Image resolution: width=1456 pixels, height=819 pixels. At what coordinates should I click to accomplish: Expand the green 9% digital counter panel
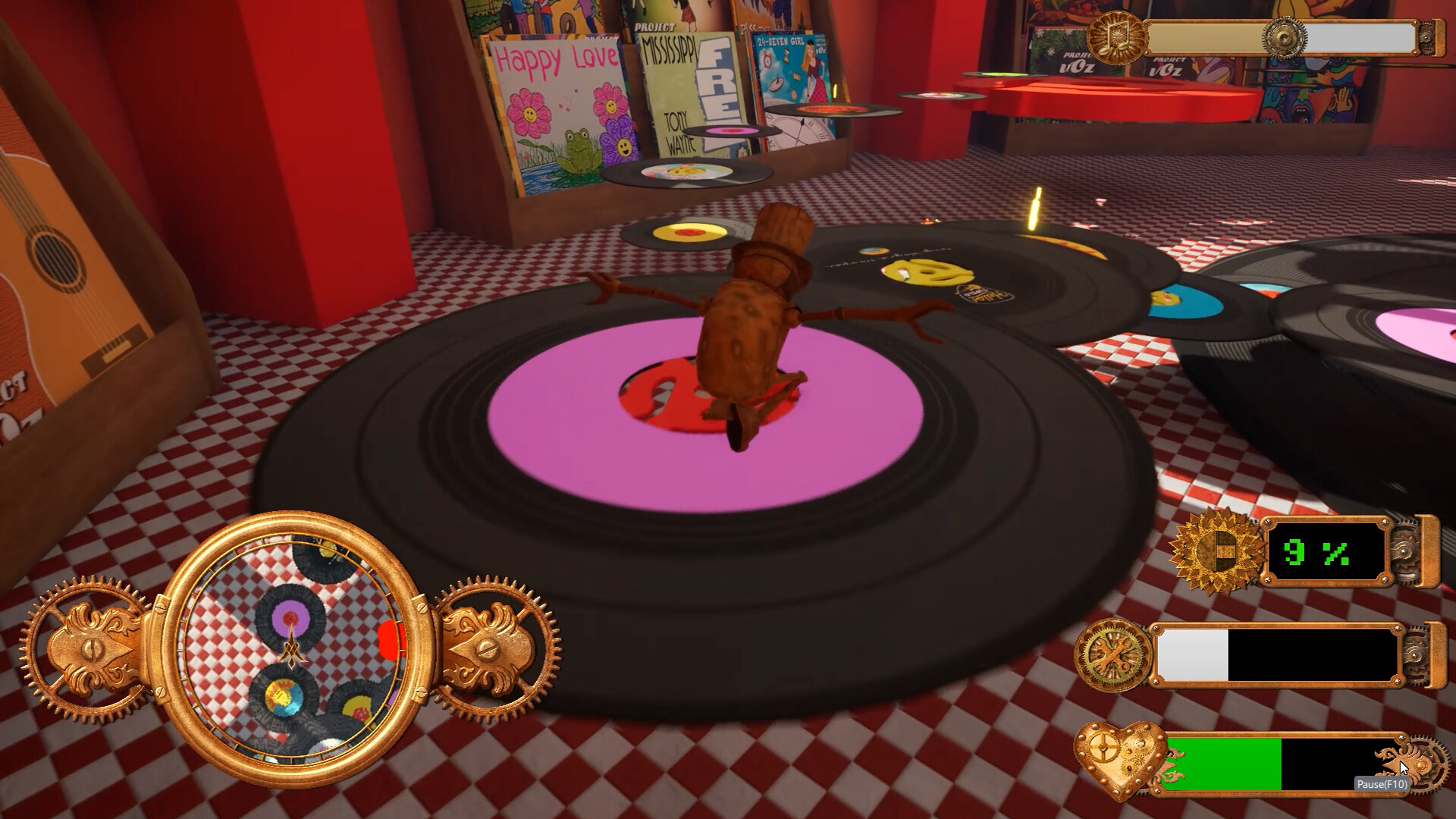[x=1327, y=552]
